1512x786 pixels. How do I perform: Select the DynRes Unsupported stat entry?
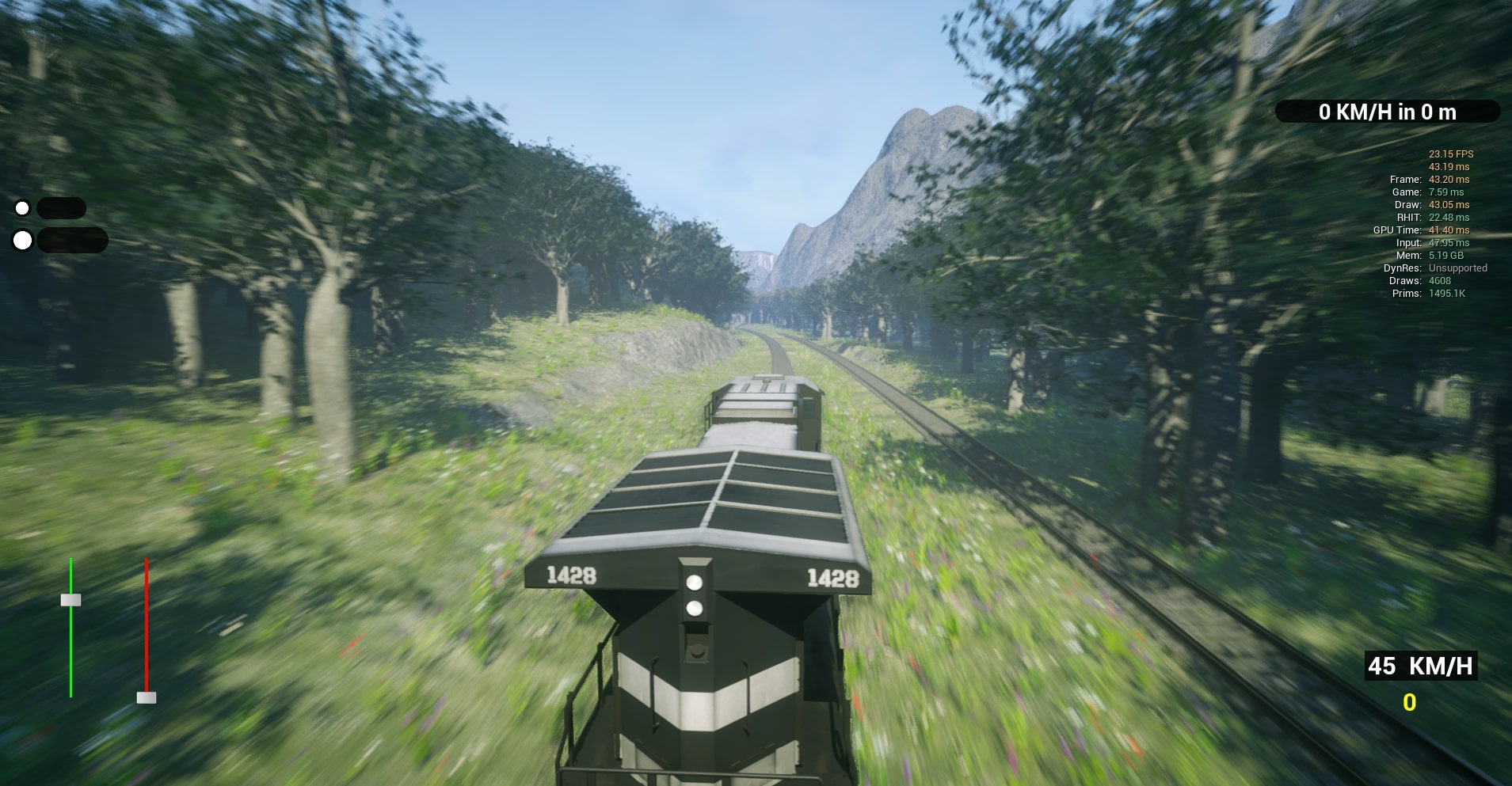[x=1437, y=268]
